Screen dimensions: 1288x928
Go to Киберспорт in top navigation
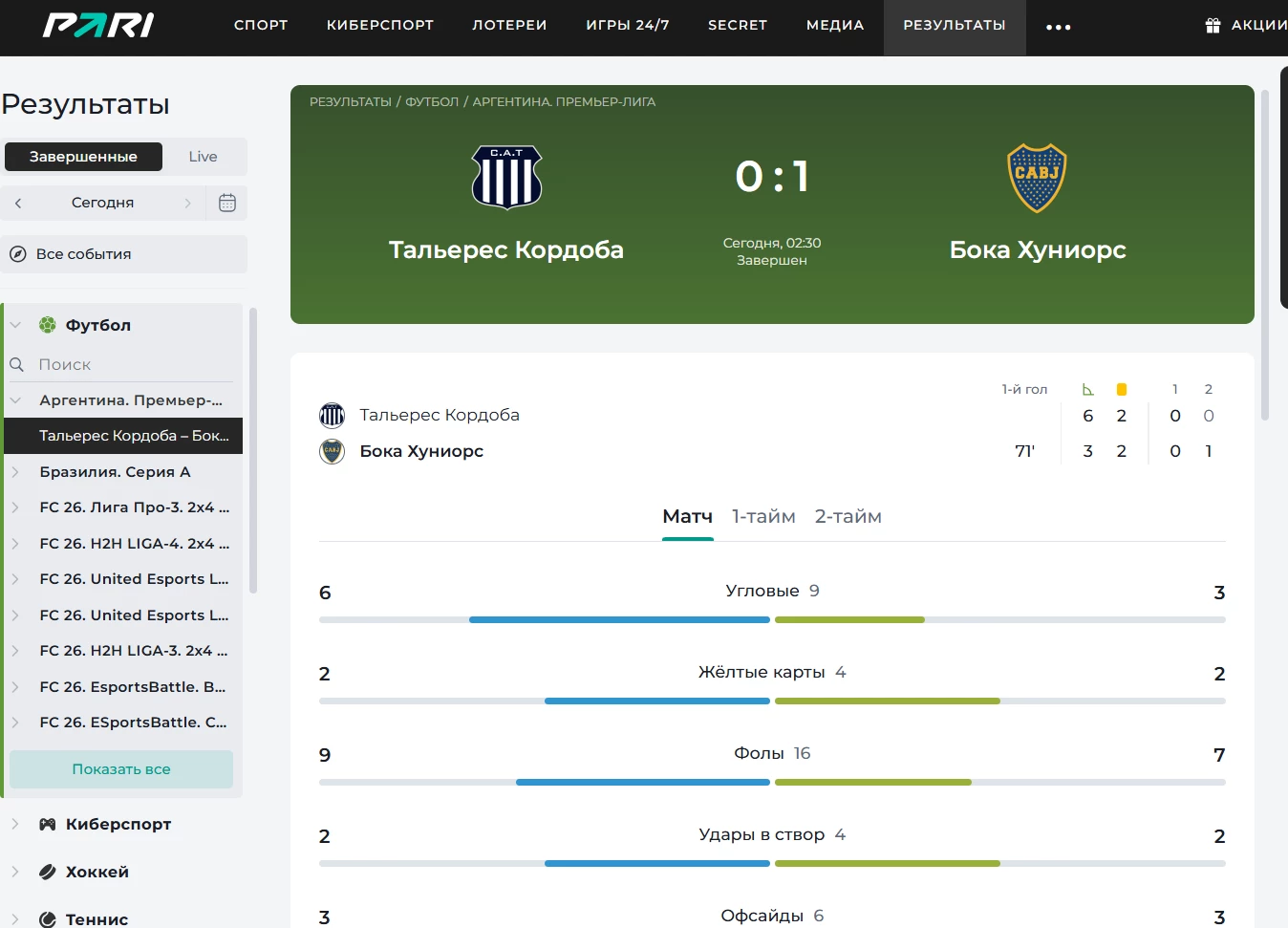[x=379, y=25]
